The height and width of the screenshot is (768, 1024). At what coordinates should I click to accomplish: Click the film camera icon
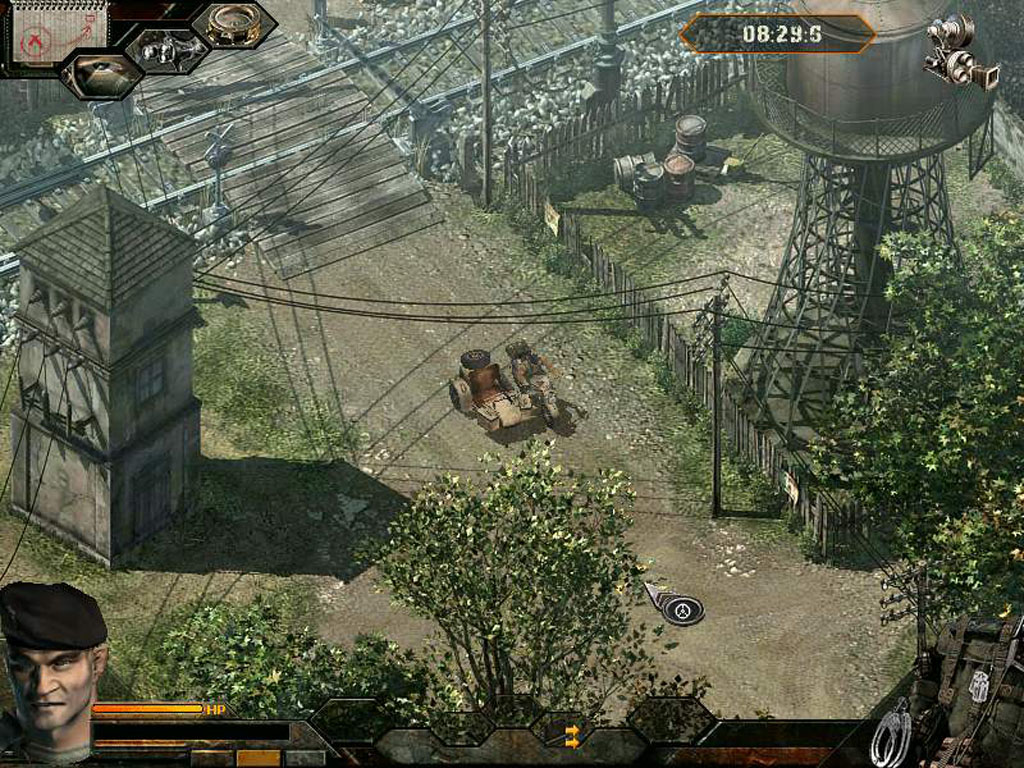click(959, 53)
